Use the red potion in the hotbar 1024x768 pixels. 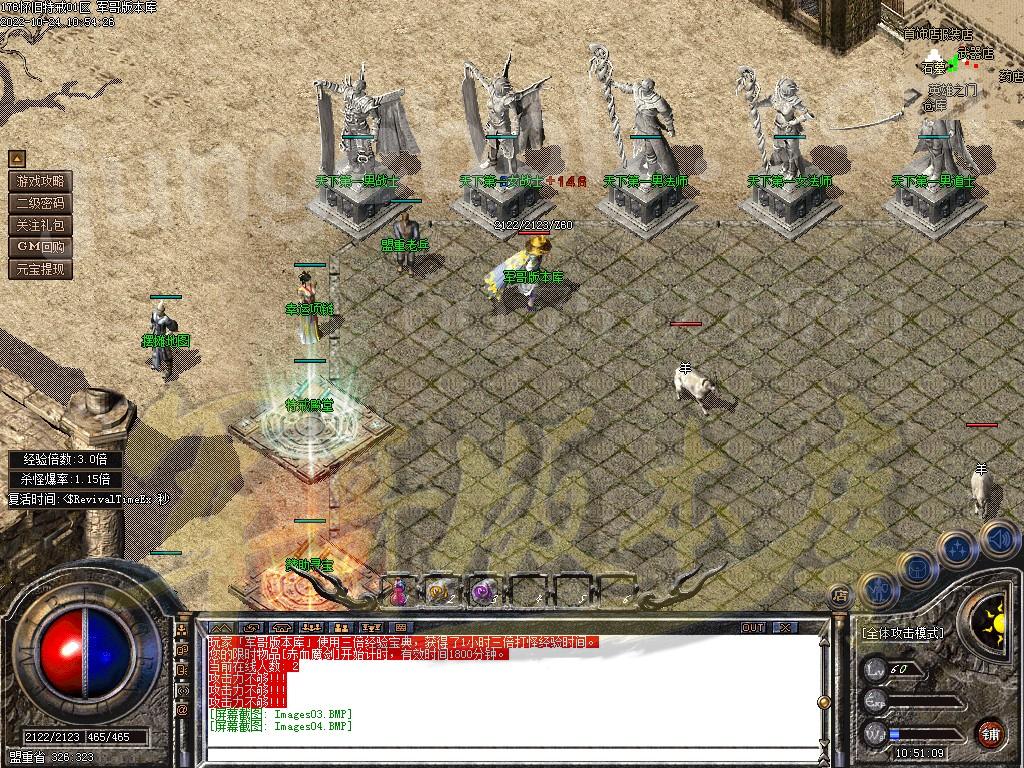[399, 591]
